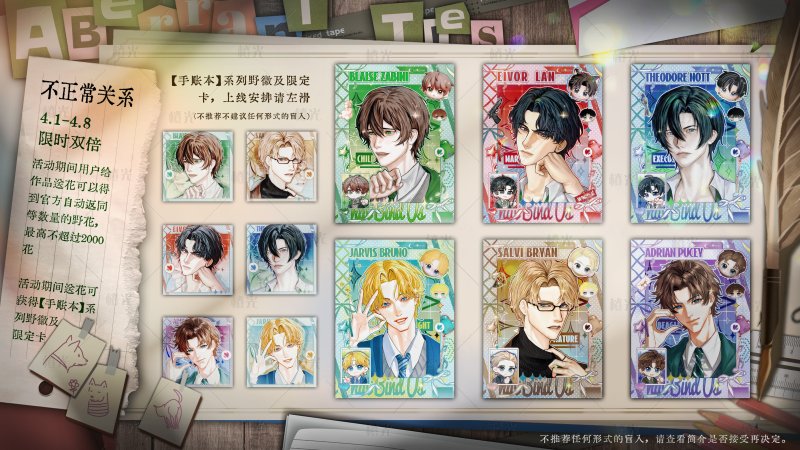
Task: Choose the Eivor Lan limited card
Action: point(540,142)
